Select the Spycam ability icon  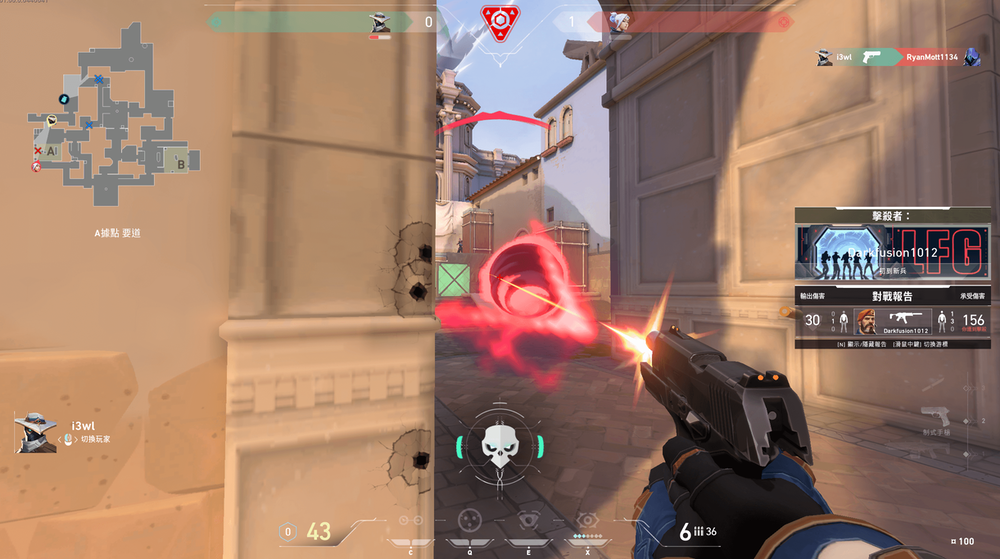(528, 521)
